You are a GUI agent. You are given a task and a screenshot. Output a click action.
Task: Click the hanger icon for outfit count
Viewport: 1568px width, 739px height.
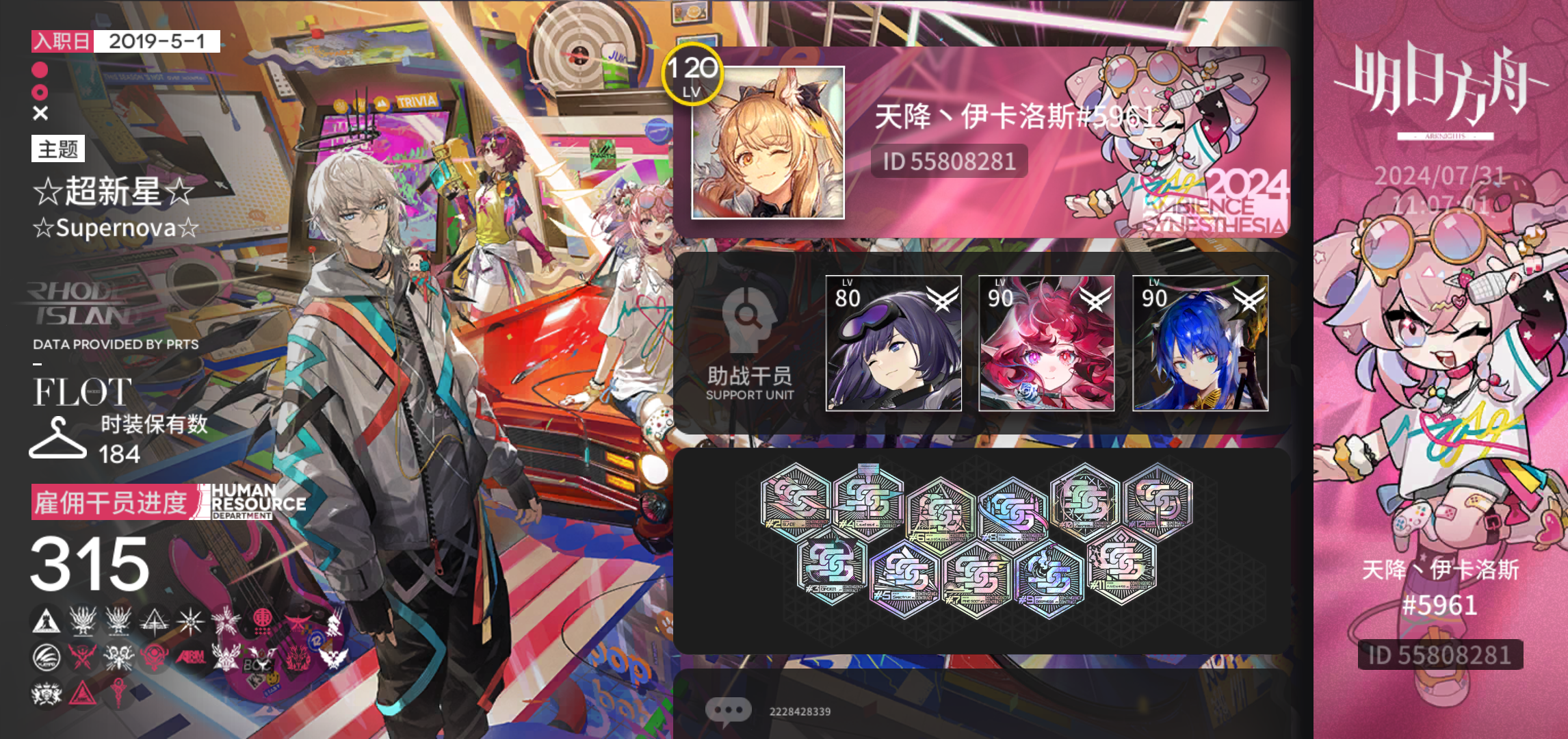click(x=57, y=439)
